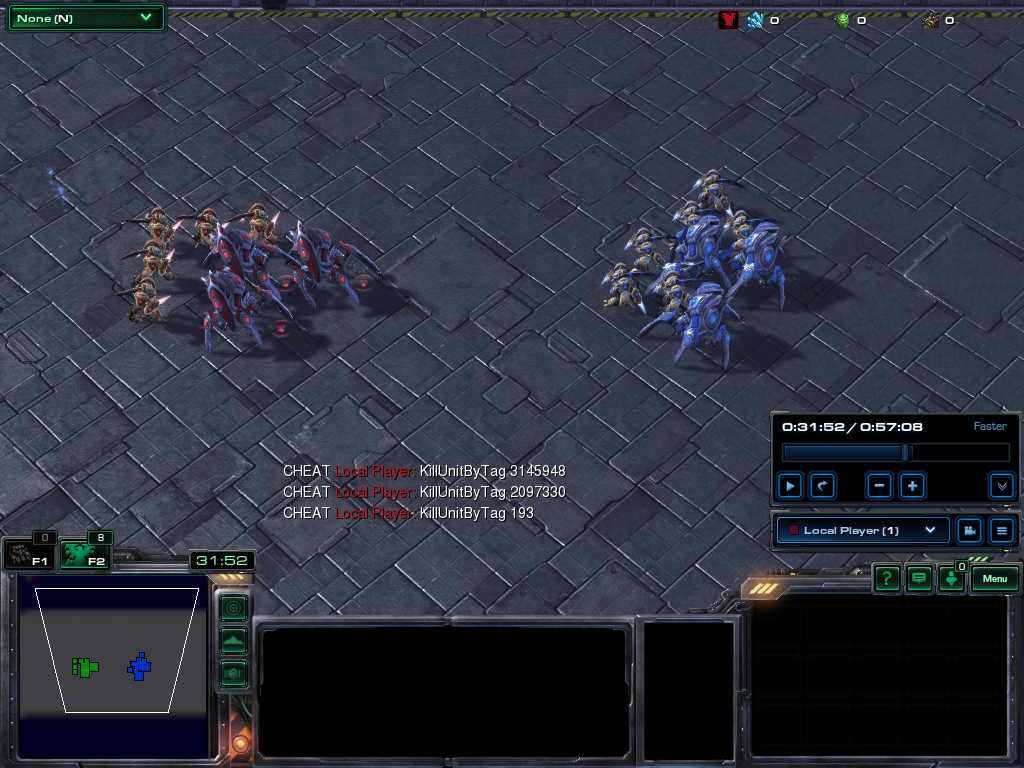Viewport: 1024px width, 768px height.
Task: Click the bottom minimap color mode button
Action: coord(233,673)
